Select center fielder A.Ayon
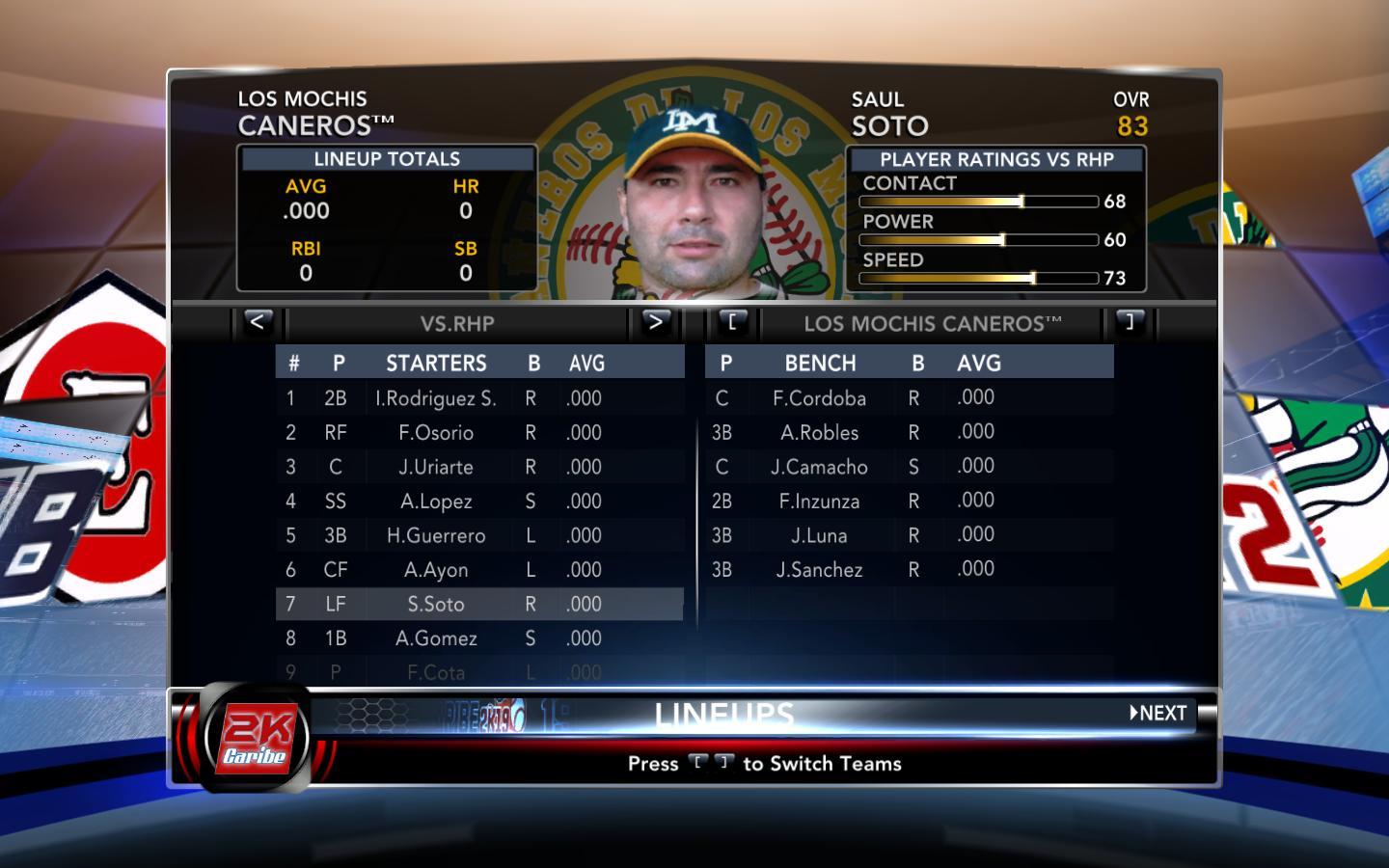1389x868 pixels. (436, 570)
